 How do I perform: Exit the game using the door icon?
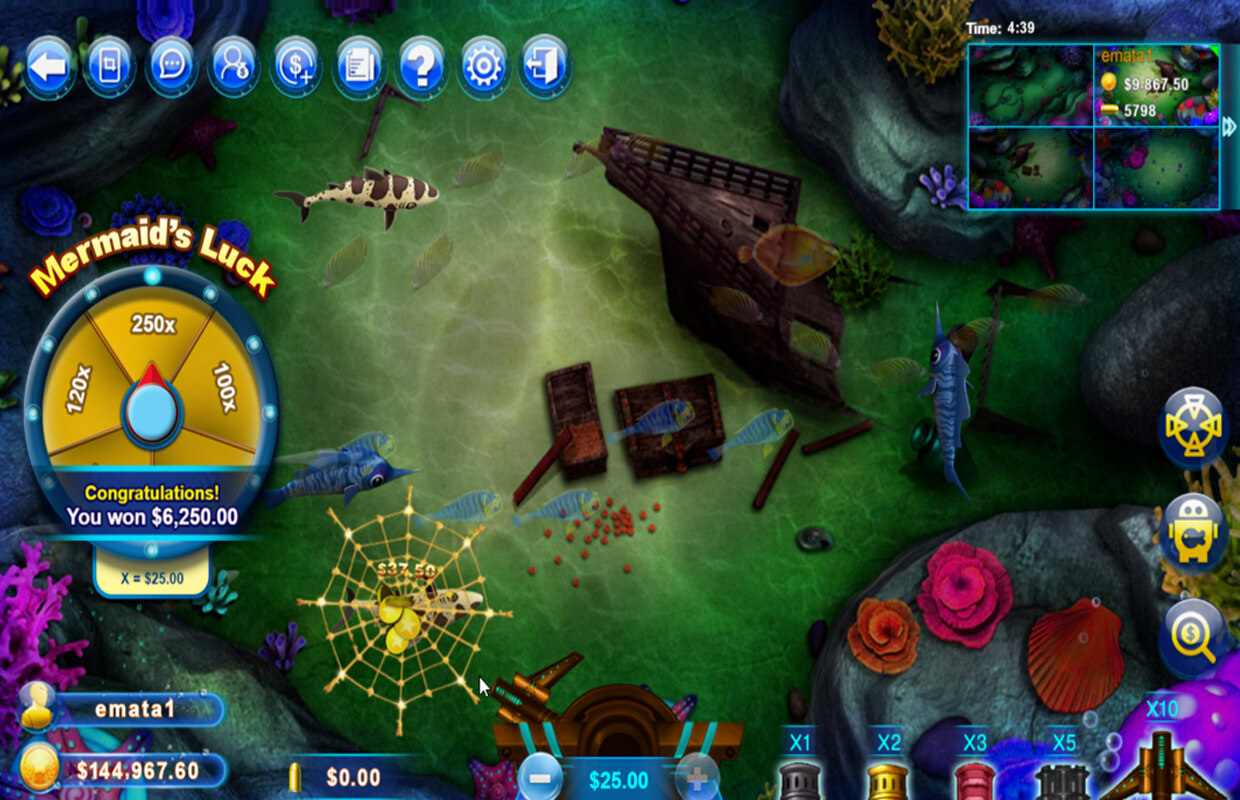point(545,66)
